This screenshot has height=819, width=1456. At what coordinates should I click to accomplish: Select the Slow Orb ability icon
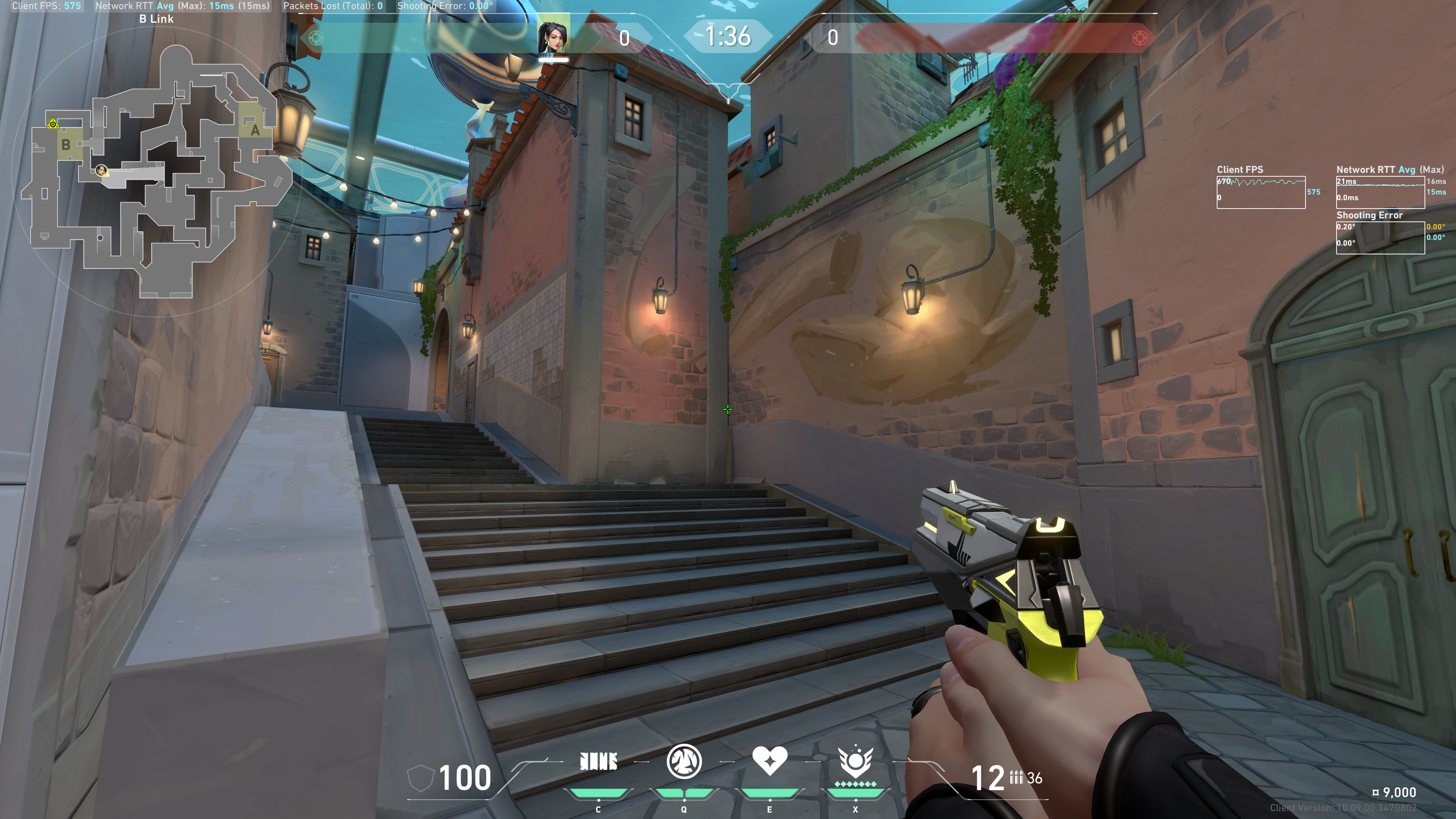tap(684, 761)
